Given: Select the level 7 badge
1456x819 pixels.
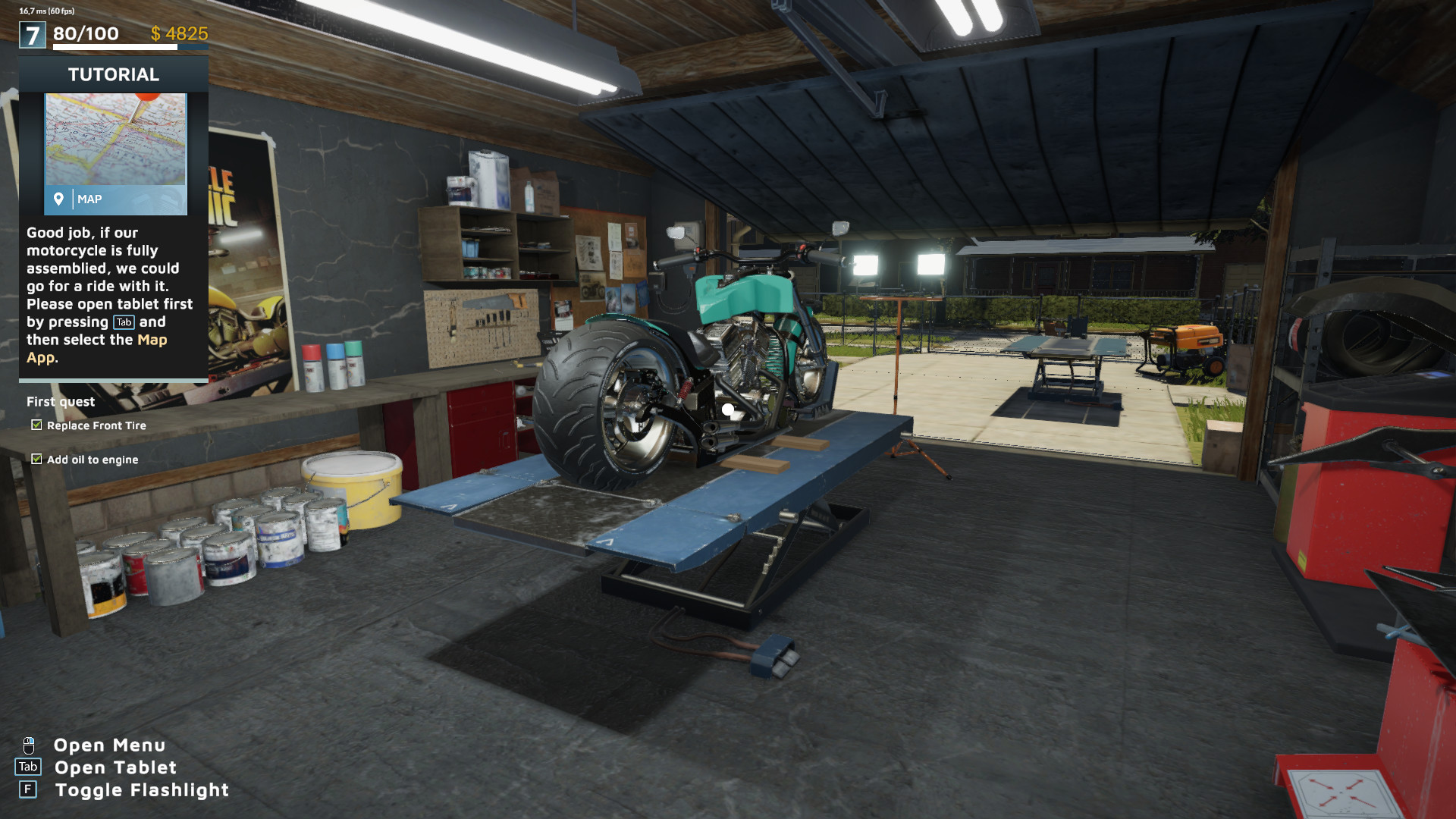Looking at the screenshot, I should (x=31, y=33).
